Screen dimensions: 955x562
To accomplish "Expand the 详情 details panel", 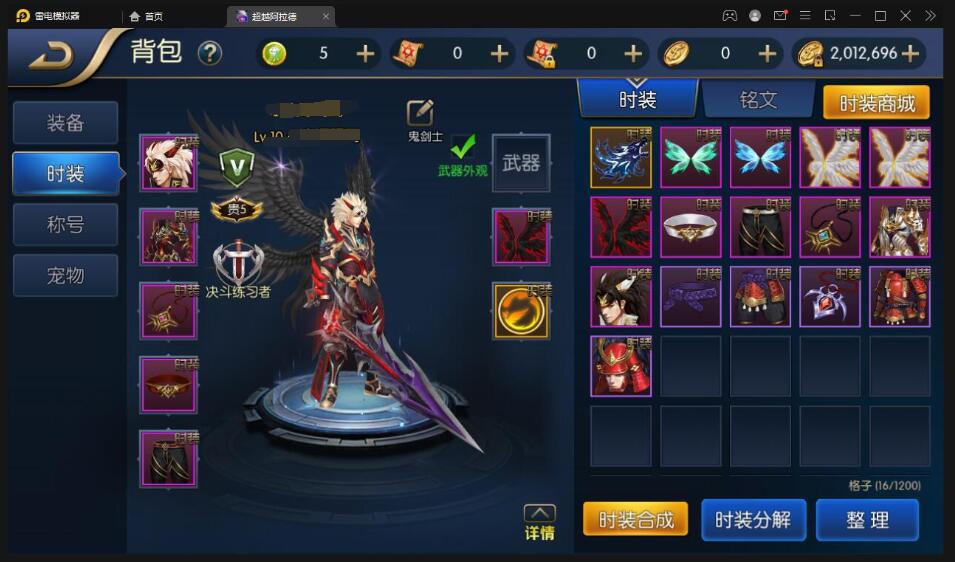I will [539, 522].
